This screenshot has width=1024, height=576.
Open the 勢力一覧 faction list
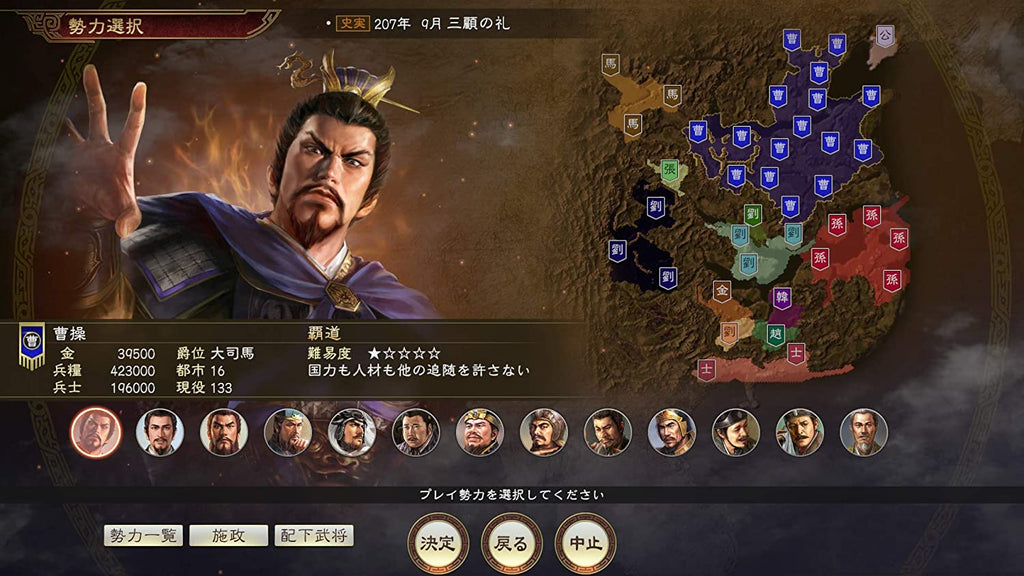click(x=143, y=536)
